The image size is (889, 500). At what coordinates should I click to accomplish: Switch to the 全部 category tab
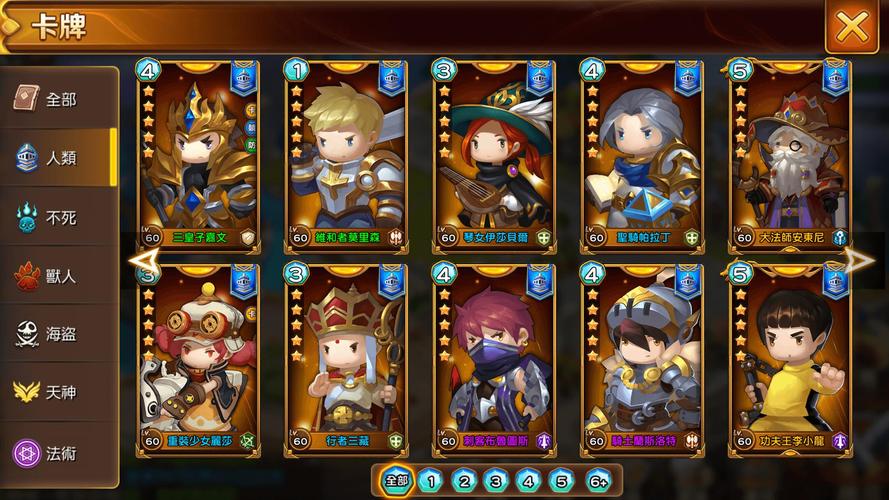59,100
